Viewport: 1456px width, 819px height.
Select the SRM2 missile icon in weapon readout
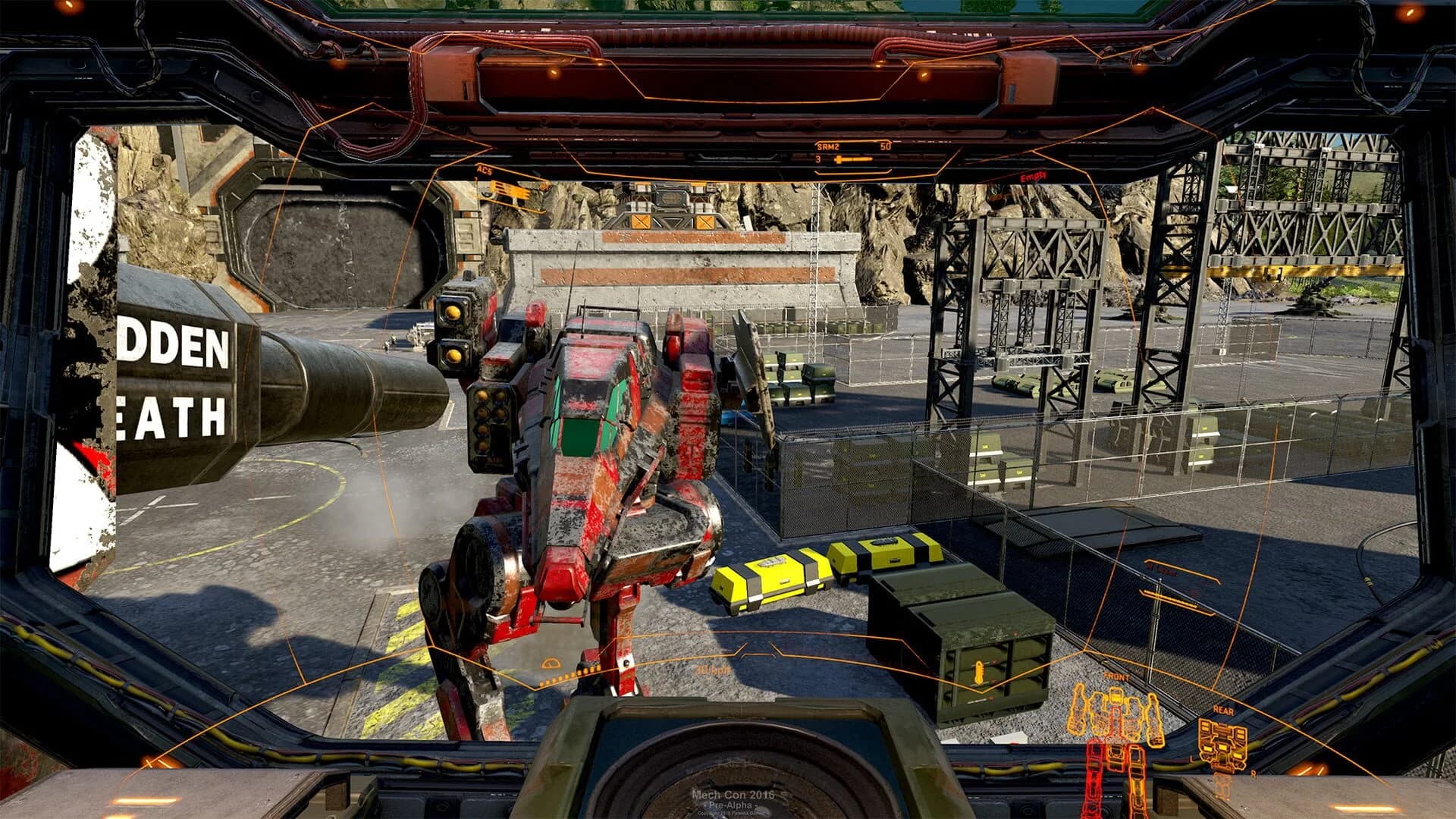[x=852, y=159]
